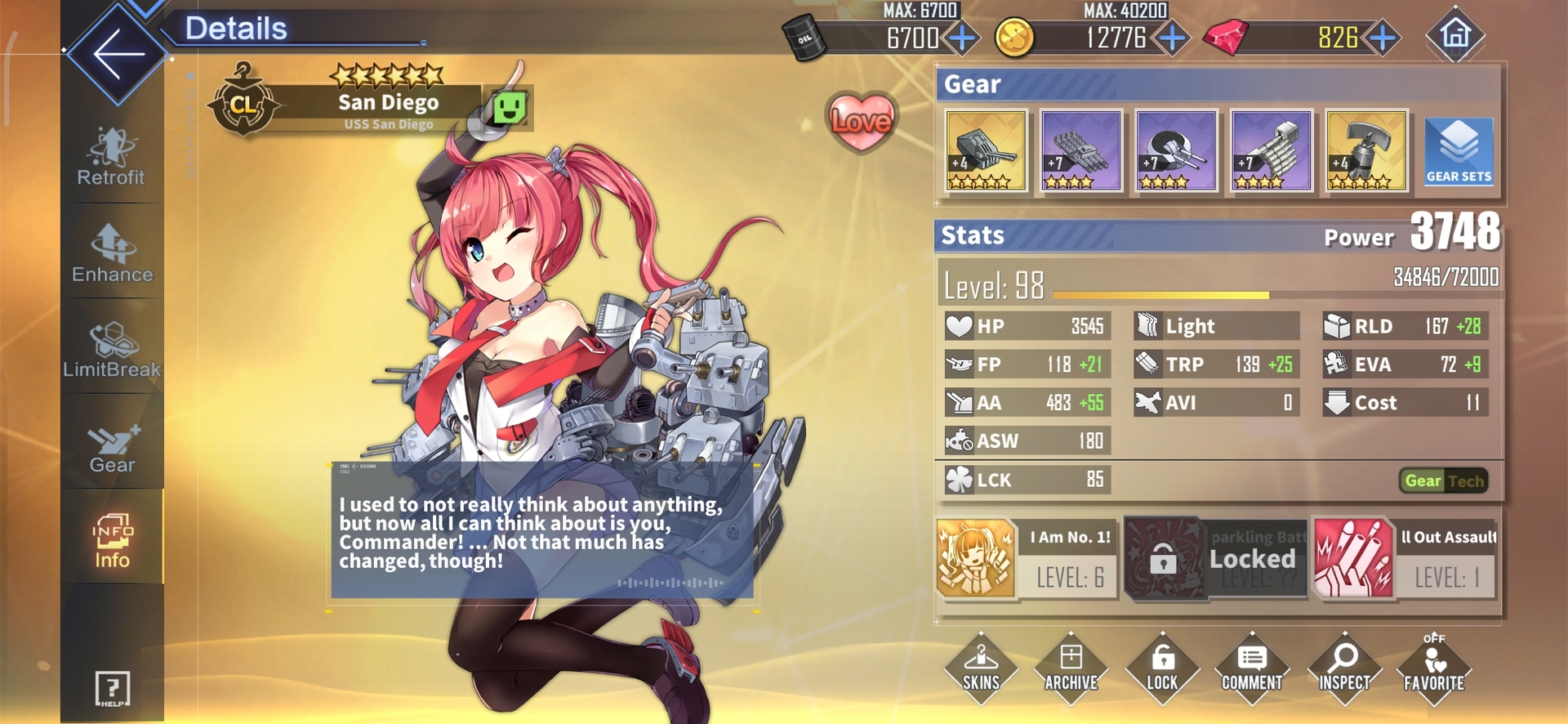
Task: Show the Info tab
Action: tap(112, 542)
